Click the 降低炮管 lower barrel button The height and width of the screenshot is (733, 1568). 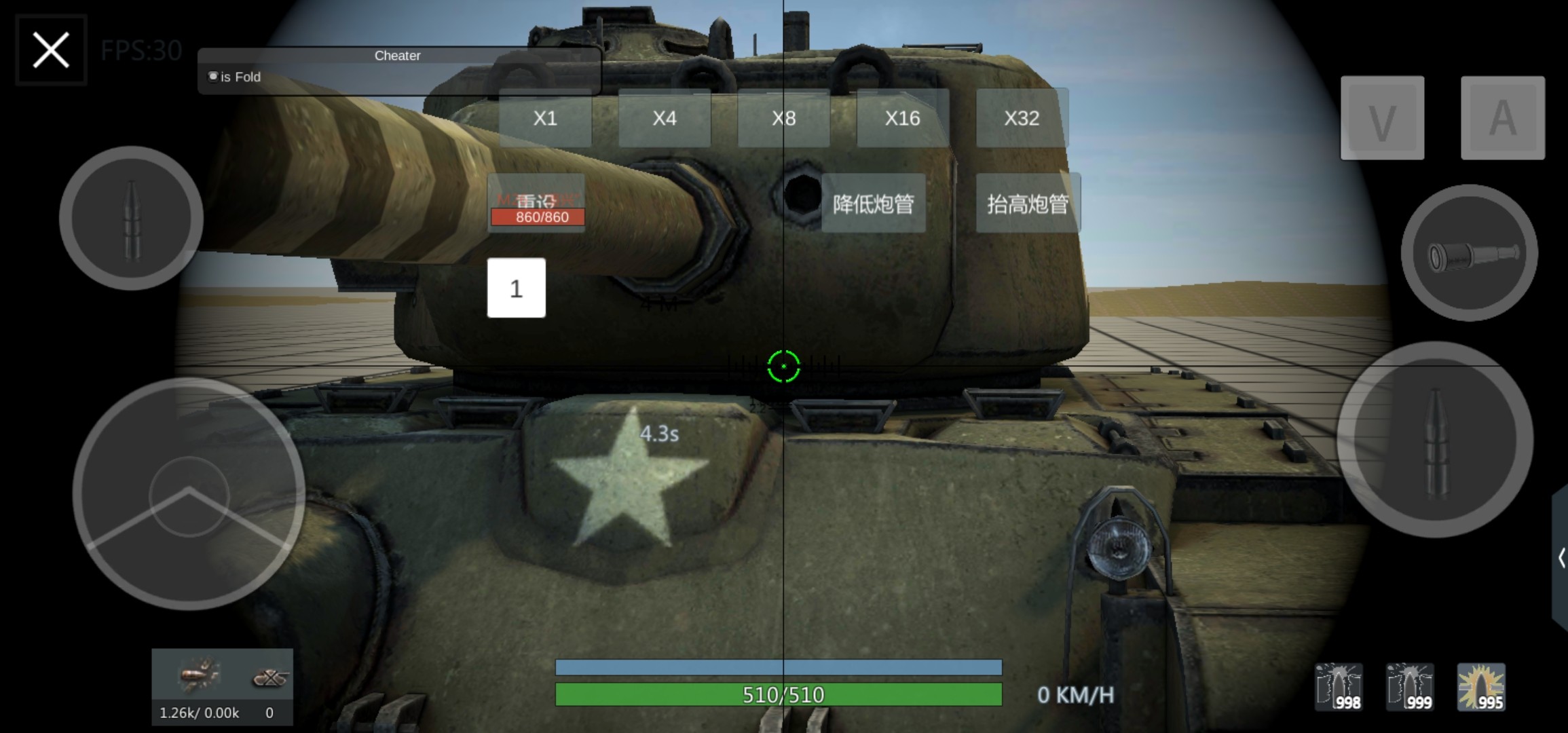pos(873,204)
